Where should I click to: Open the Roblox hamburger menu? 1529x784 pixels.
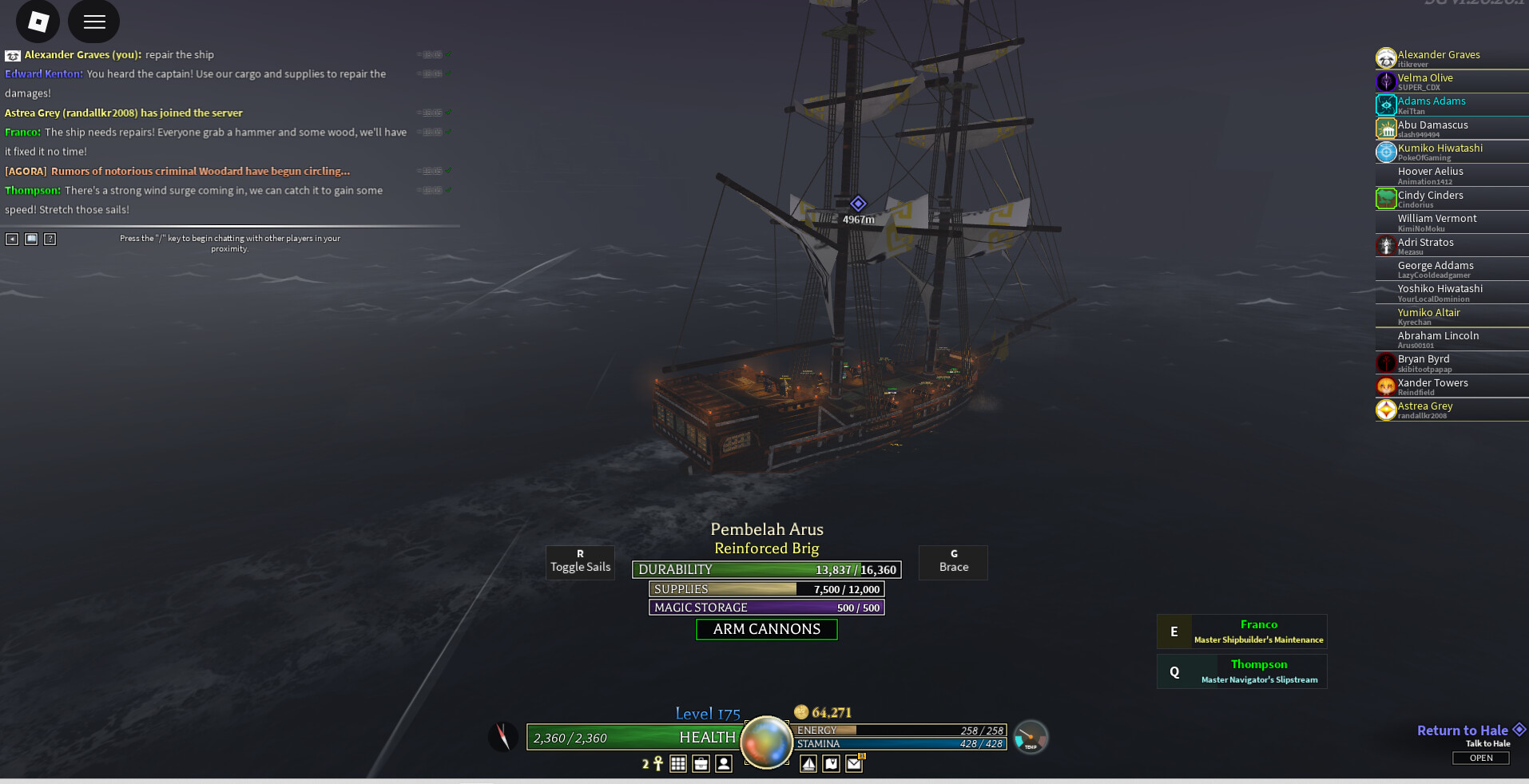point(94,22)
